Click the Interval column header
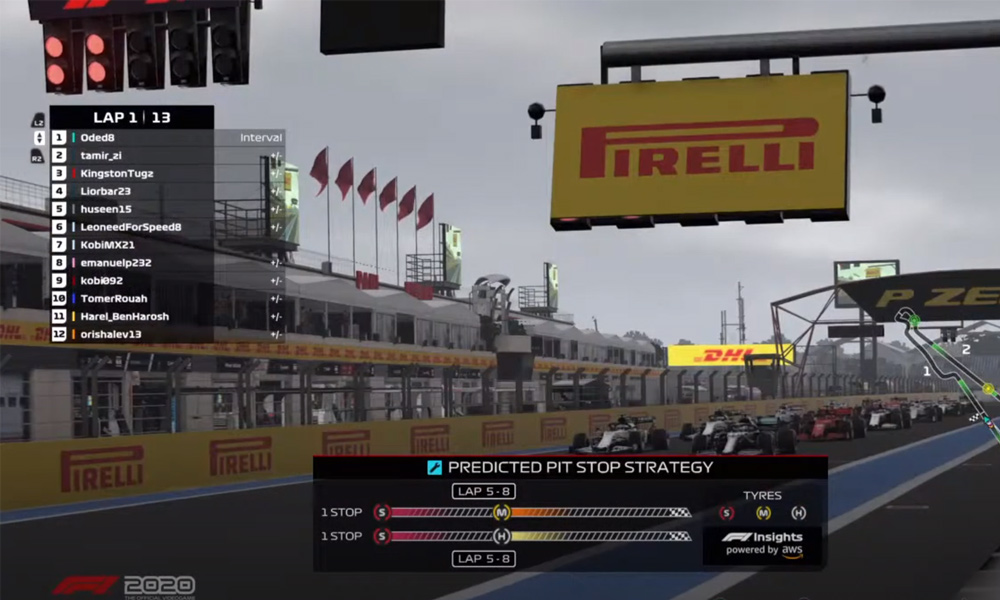The height and width of the screenshot is (600, 1000). pyautogui.click(x=261, y=138)
